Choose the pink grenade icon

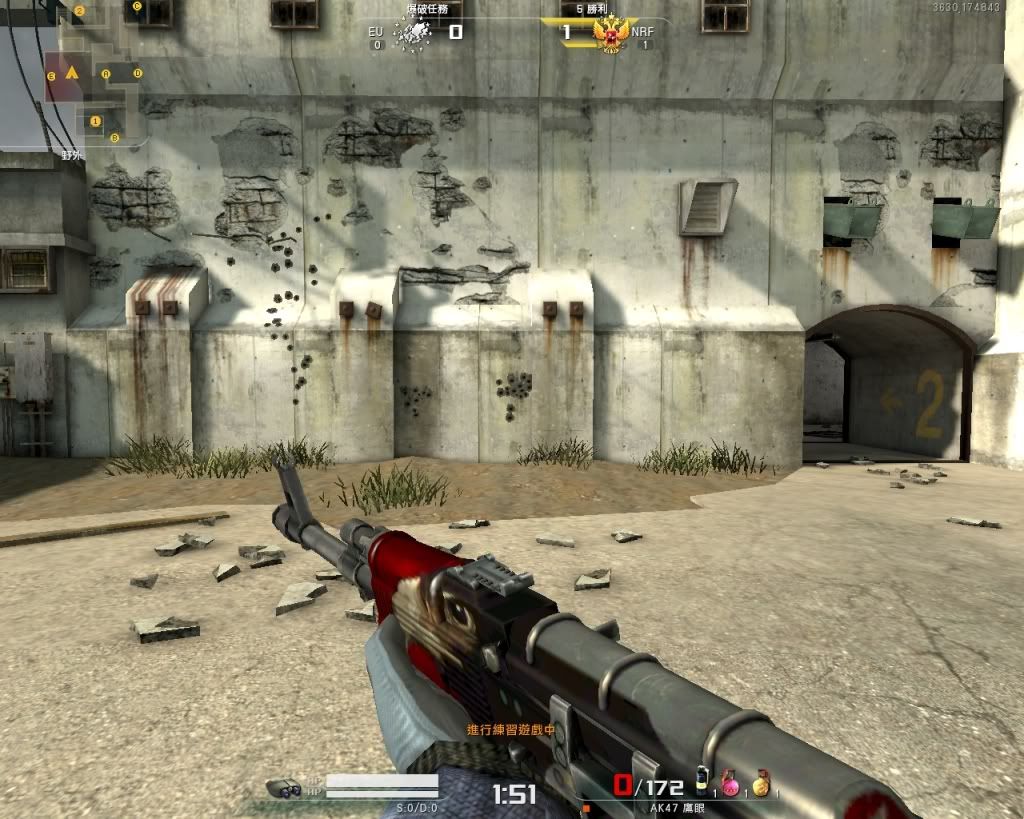tap(731, 785)
